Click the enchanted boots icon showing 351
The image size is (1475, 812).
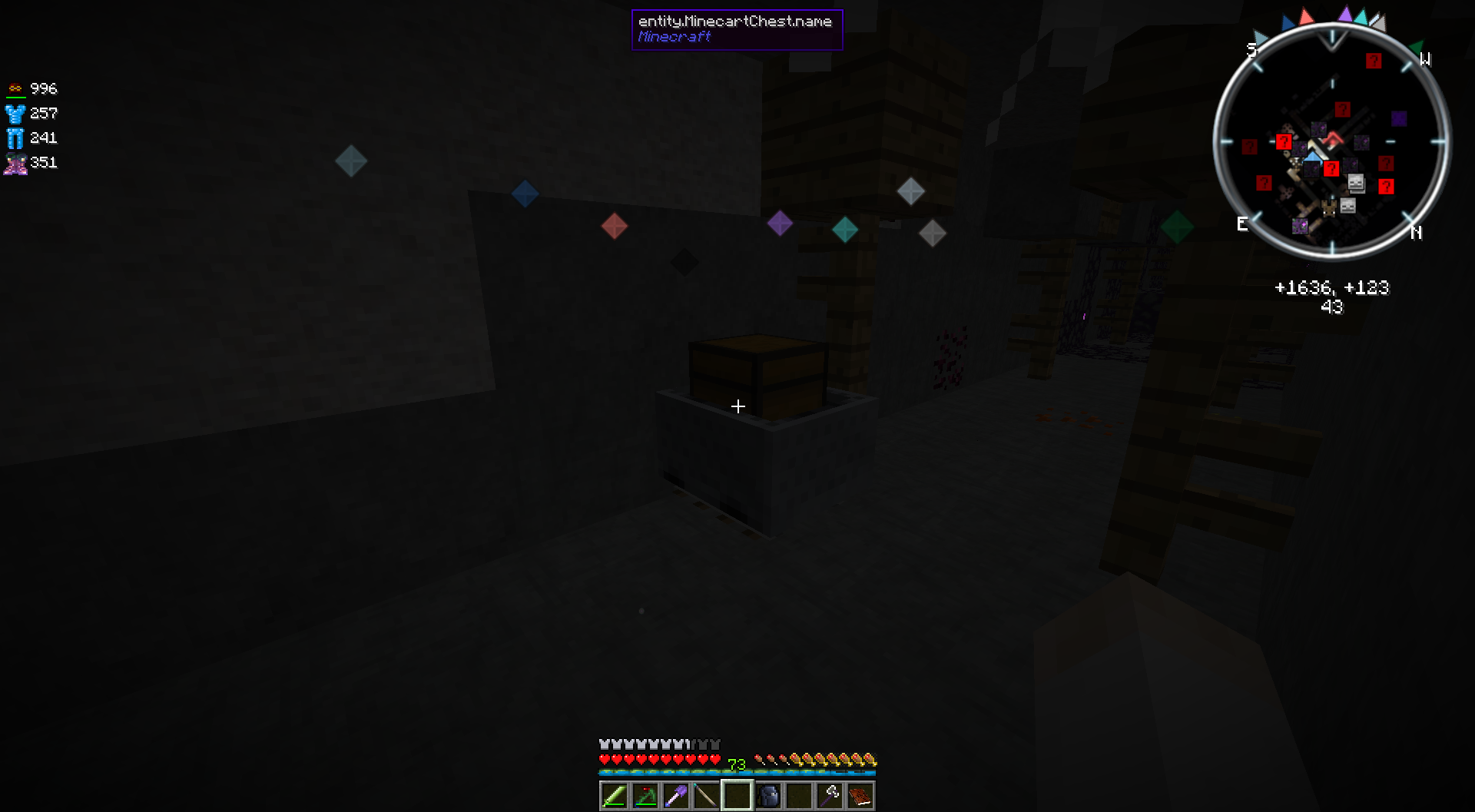tap(15, 162)
